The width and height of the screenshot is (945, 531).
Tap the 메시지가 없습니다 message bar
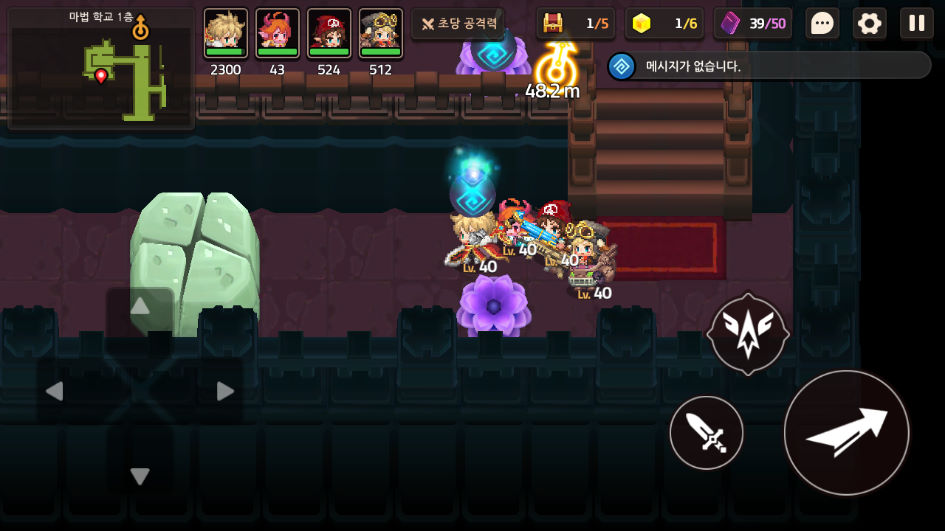(x=770, y=66)
